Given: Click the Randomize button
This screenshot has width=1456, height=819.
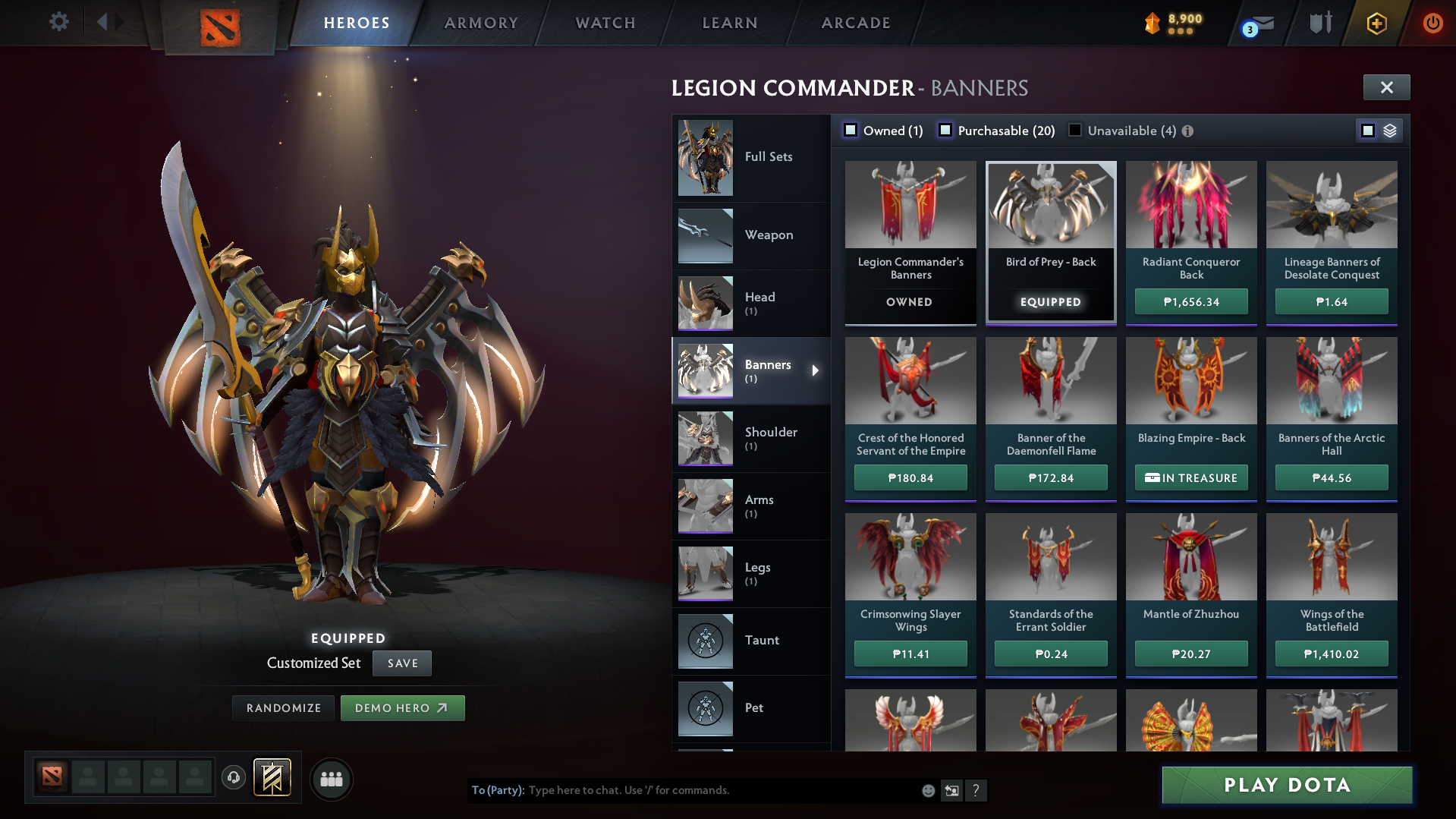Looking at the screenshot, I should pyautogui.click(x=282, y=707).
